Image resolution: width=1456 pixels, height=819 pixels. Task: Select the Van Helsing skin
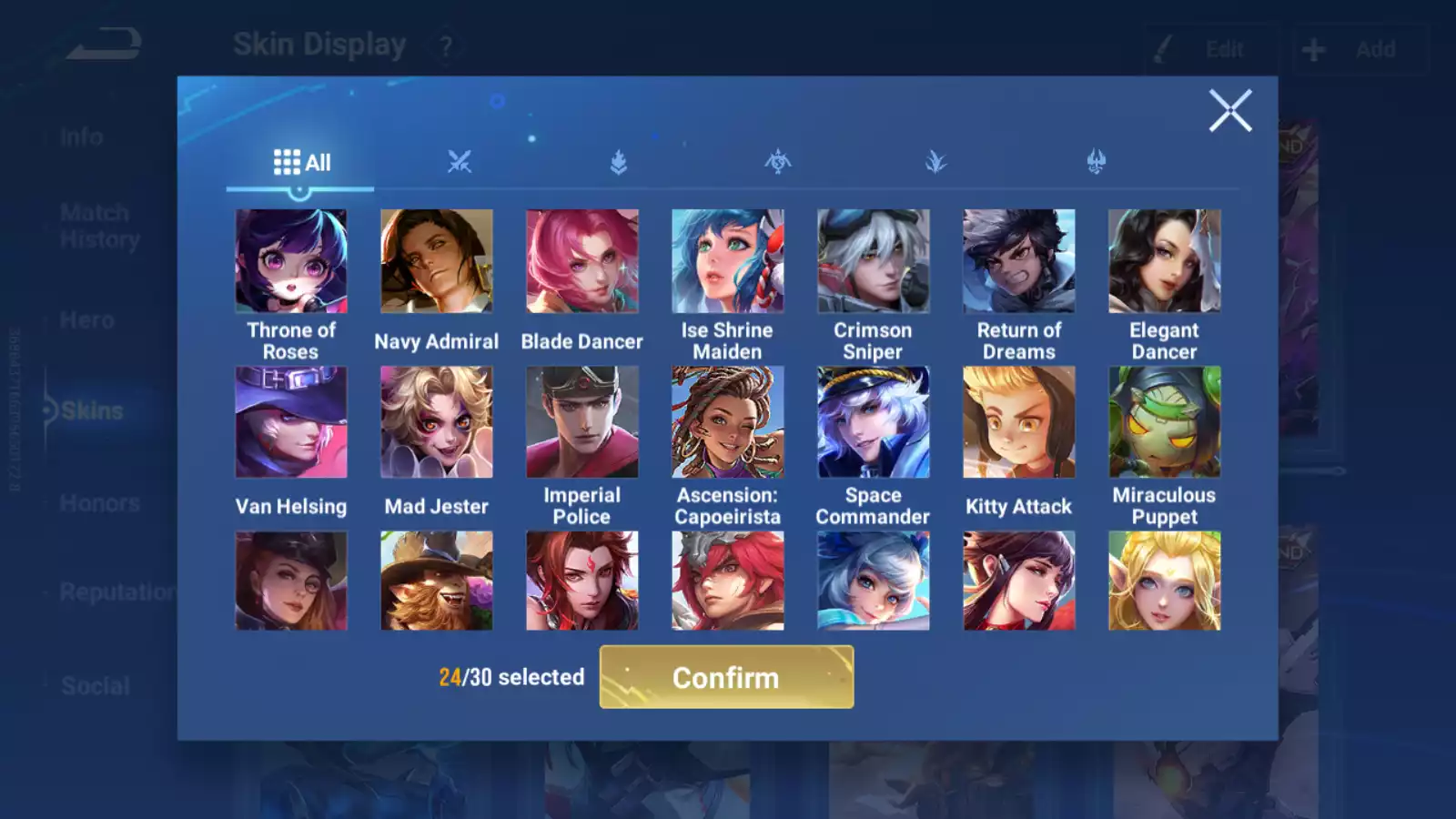pyautogui.click(x=291, y=422)
